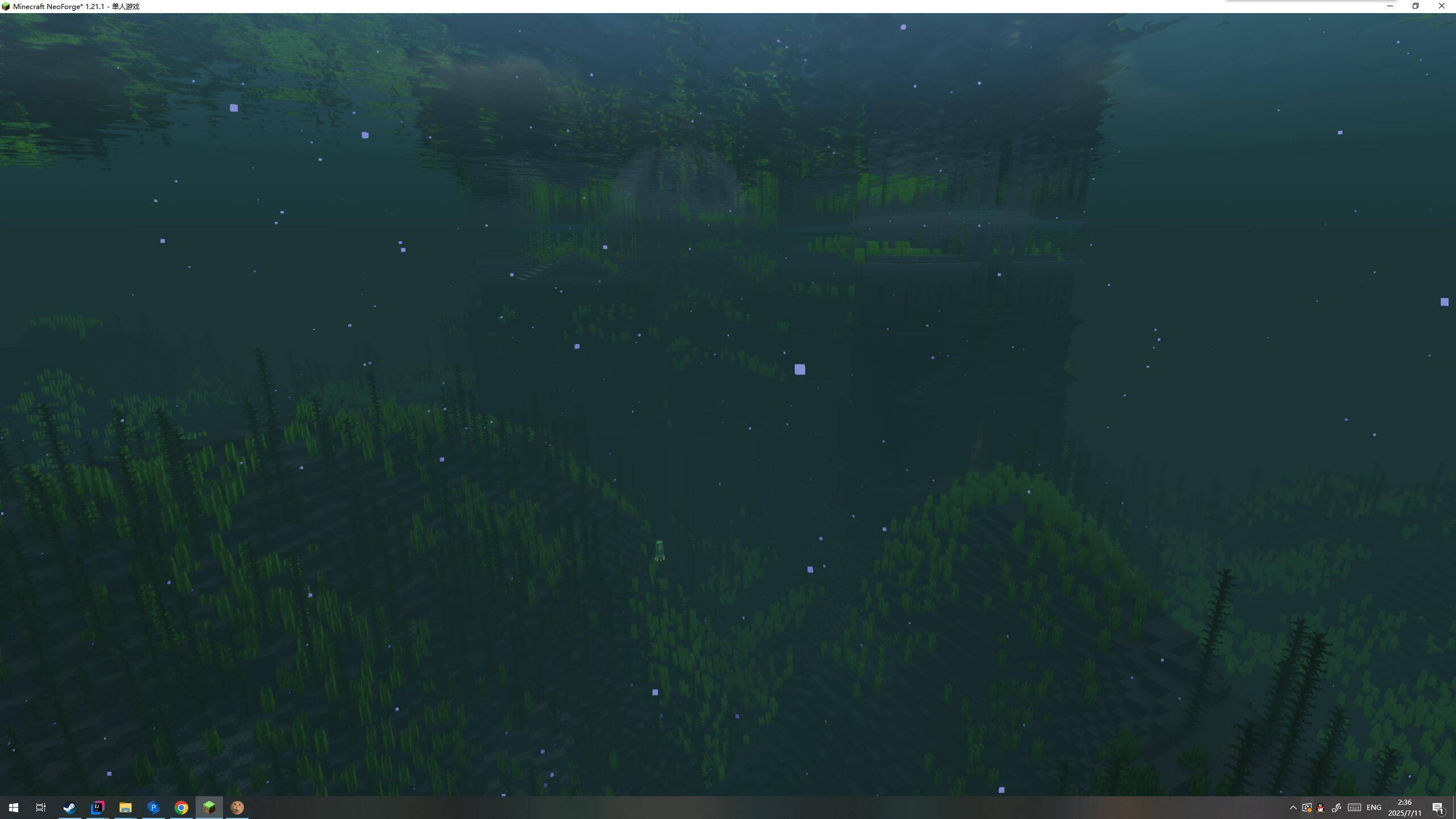Open the touch keyboard tray icon

pos(1354,808)
